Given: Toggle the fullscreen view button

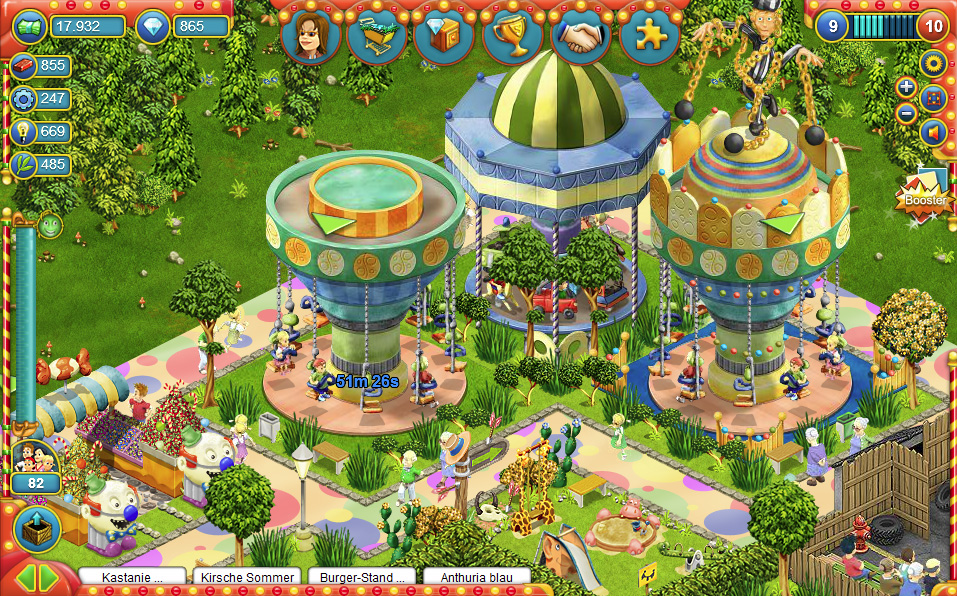Looking at the screenshot, I should [x=934, y=98].
